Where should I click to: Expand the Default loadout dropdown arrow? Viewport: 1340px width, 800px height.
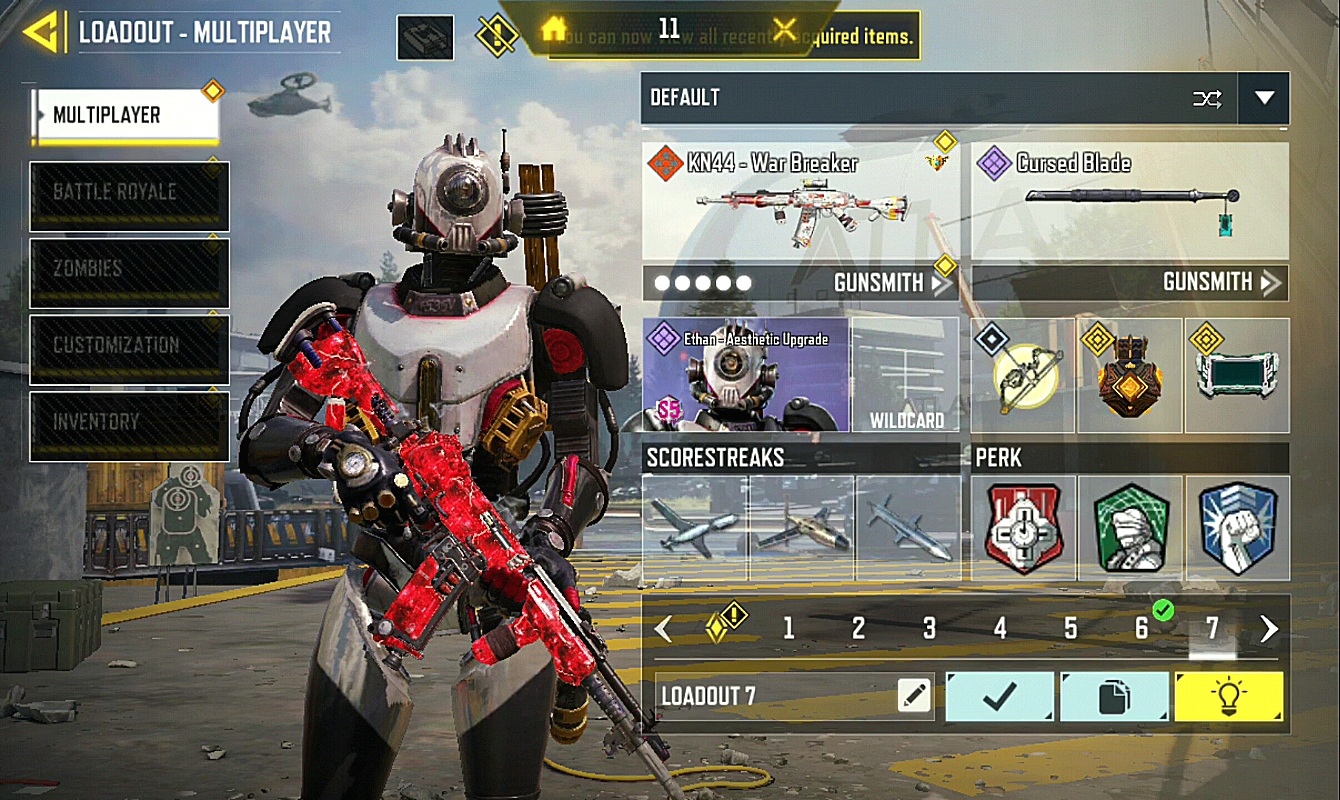tap(1264, 98)
